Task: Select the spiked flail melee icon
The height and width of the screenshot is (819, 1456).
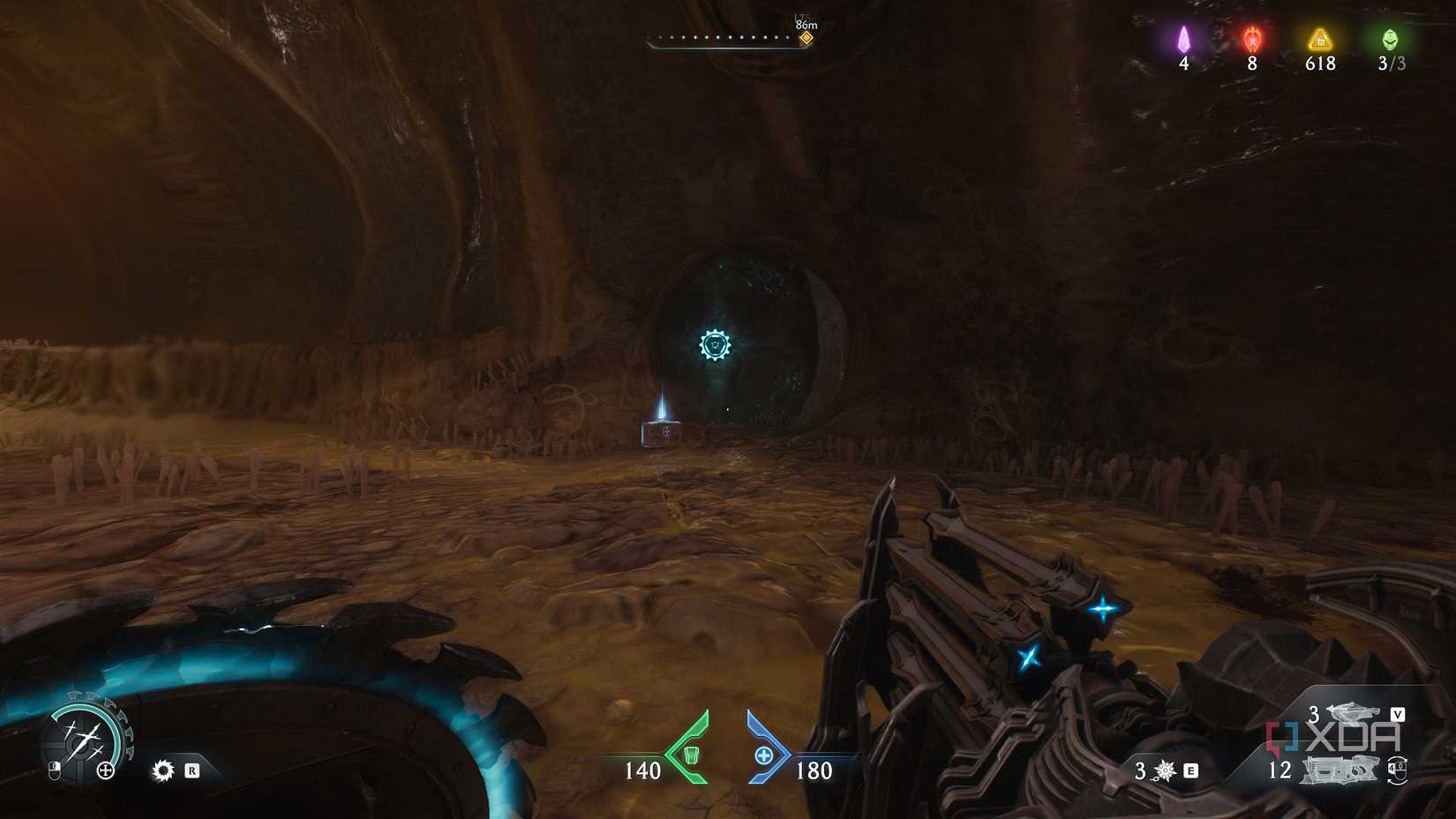Action: coord(1165,771)
